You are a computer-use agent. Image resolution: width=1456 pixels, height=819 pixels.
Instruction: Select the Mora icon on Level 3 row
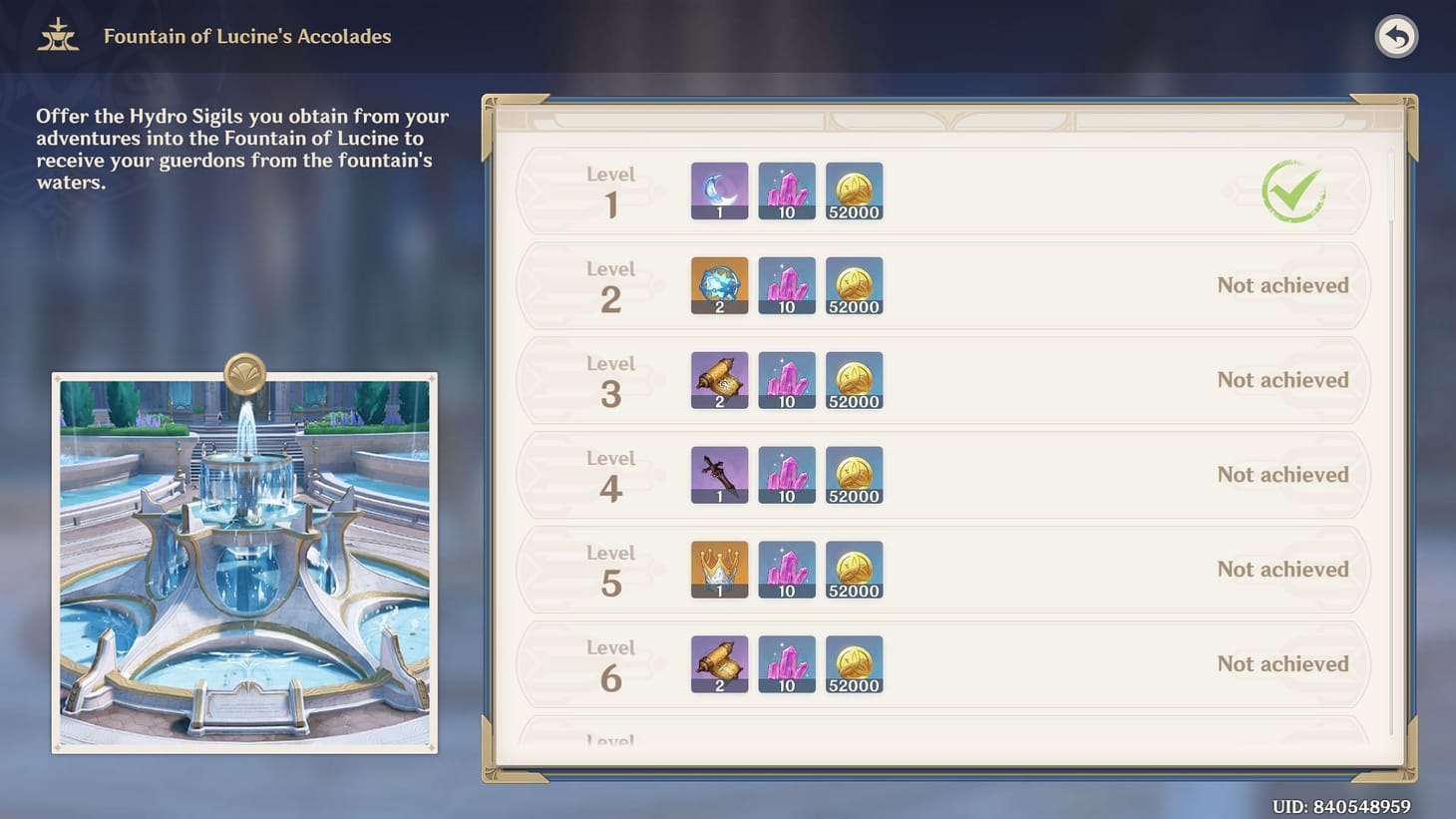(x=854, y=380)
